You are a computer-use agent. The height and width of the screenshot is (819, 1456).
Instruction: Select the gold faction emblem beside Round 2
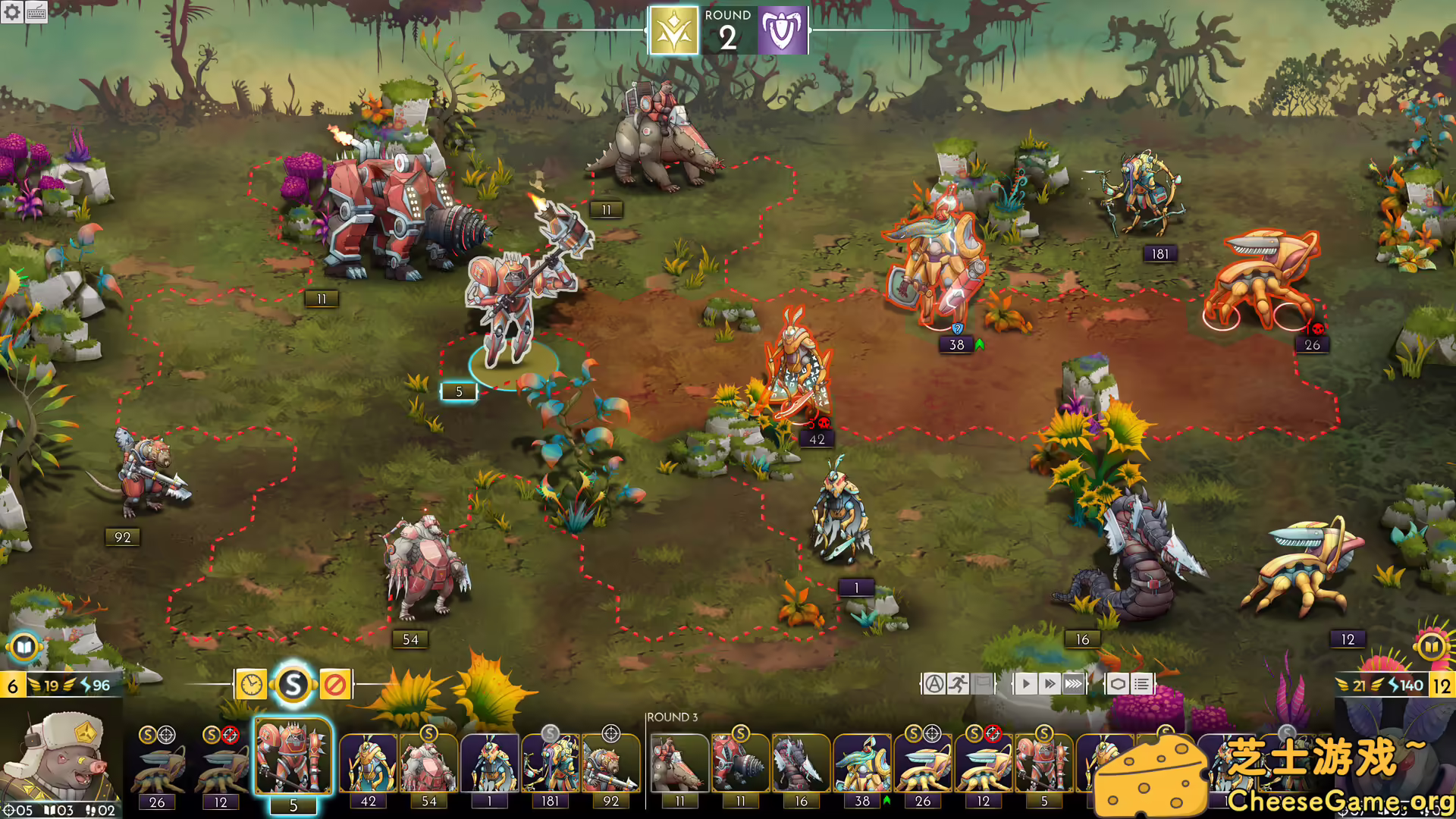(673, 32)
